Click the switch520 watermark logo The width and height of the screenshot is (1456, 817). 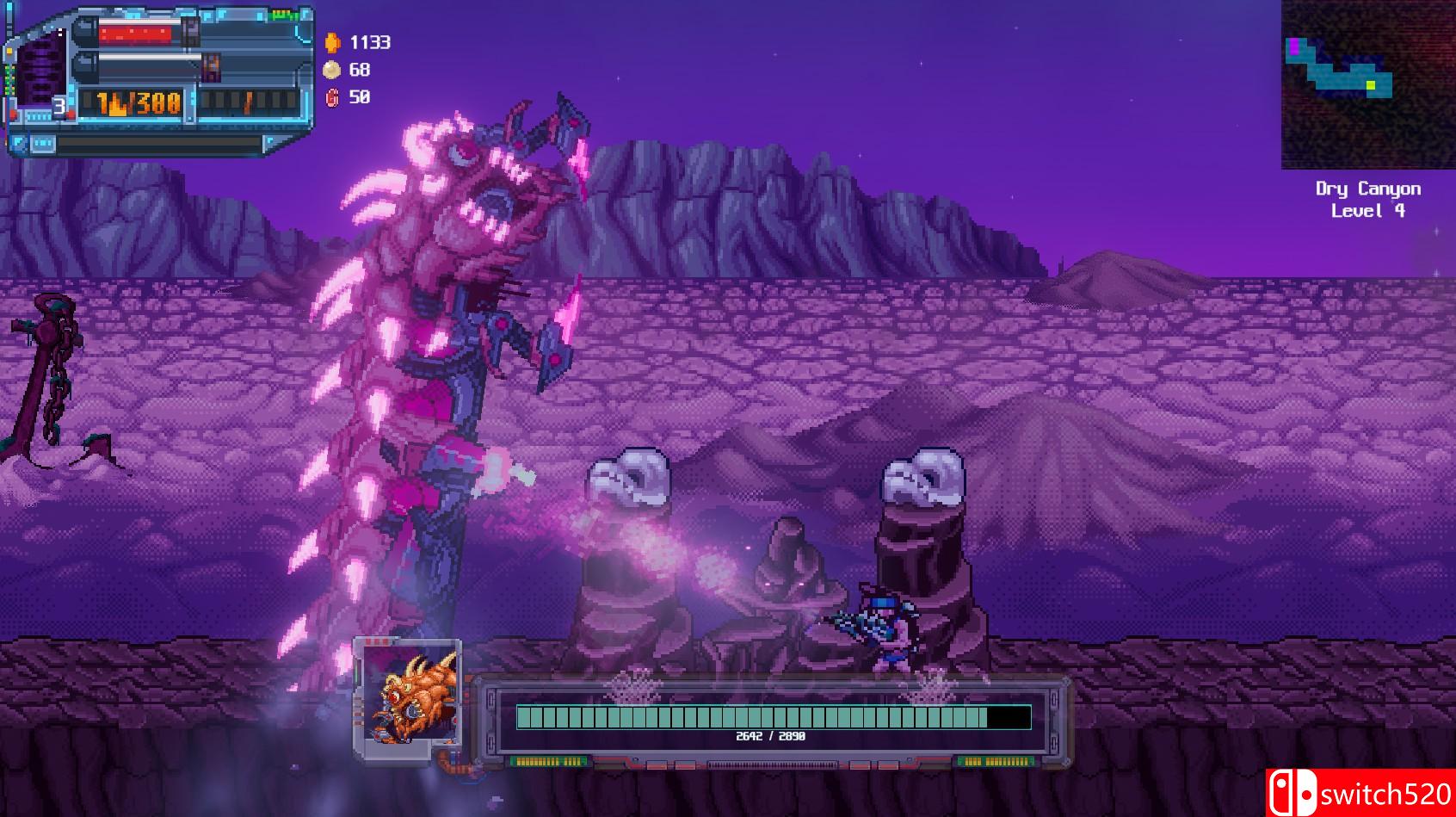[x=1360, y=792]
